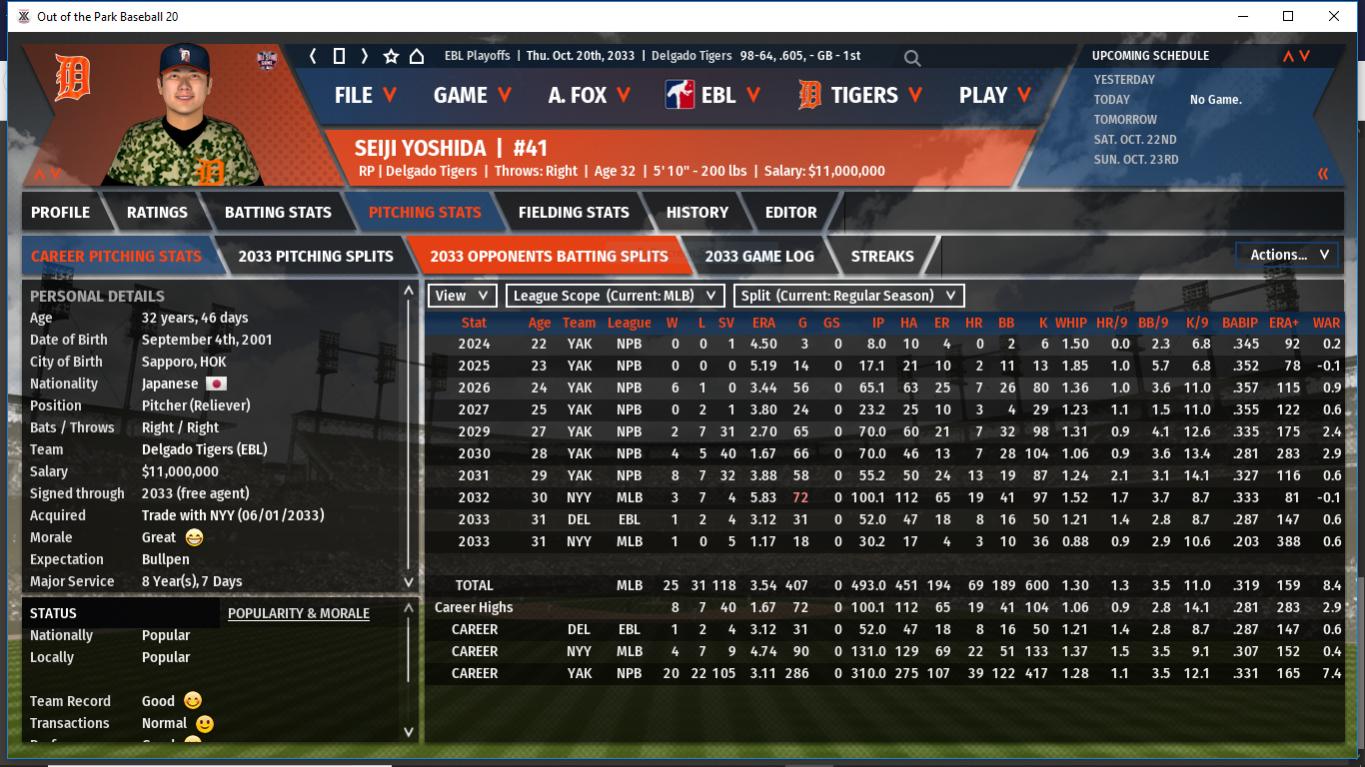Image resolution: width=1365 pixels, height=767 pixels.
Task: Open the A. FOX manager menu
Action: 589,95
